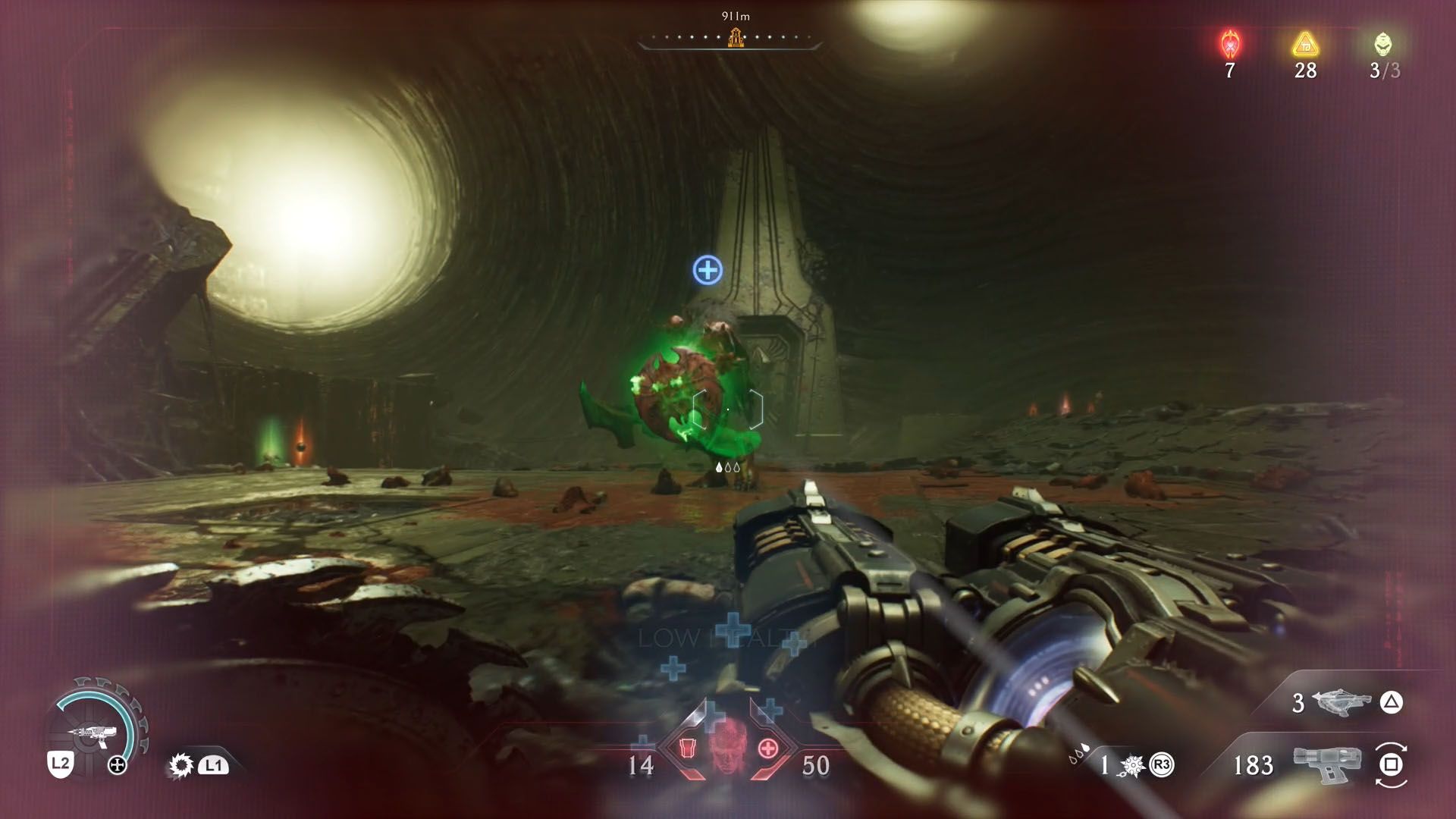Click the spiked mine icon beside the R3 prompt
Image resolution: width=1456 pixels, height=819 pixels.
coord(1131,766)
